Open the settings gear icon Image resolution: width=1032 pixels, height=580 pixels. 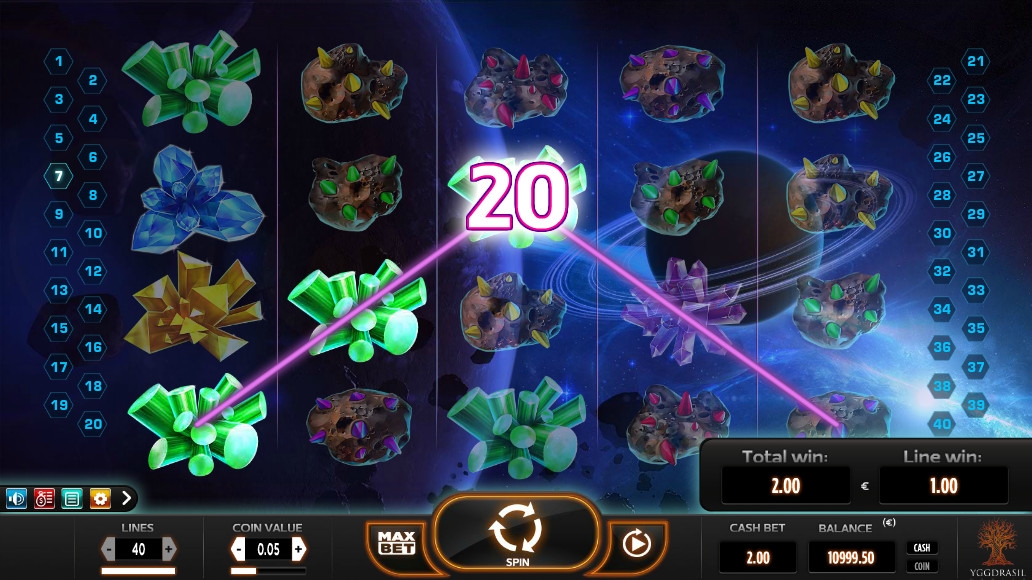click(x=100, y=497)
